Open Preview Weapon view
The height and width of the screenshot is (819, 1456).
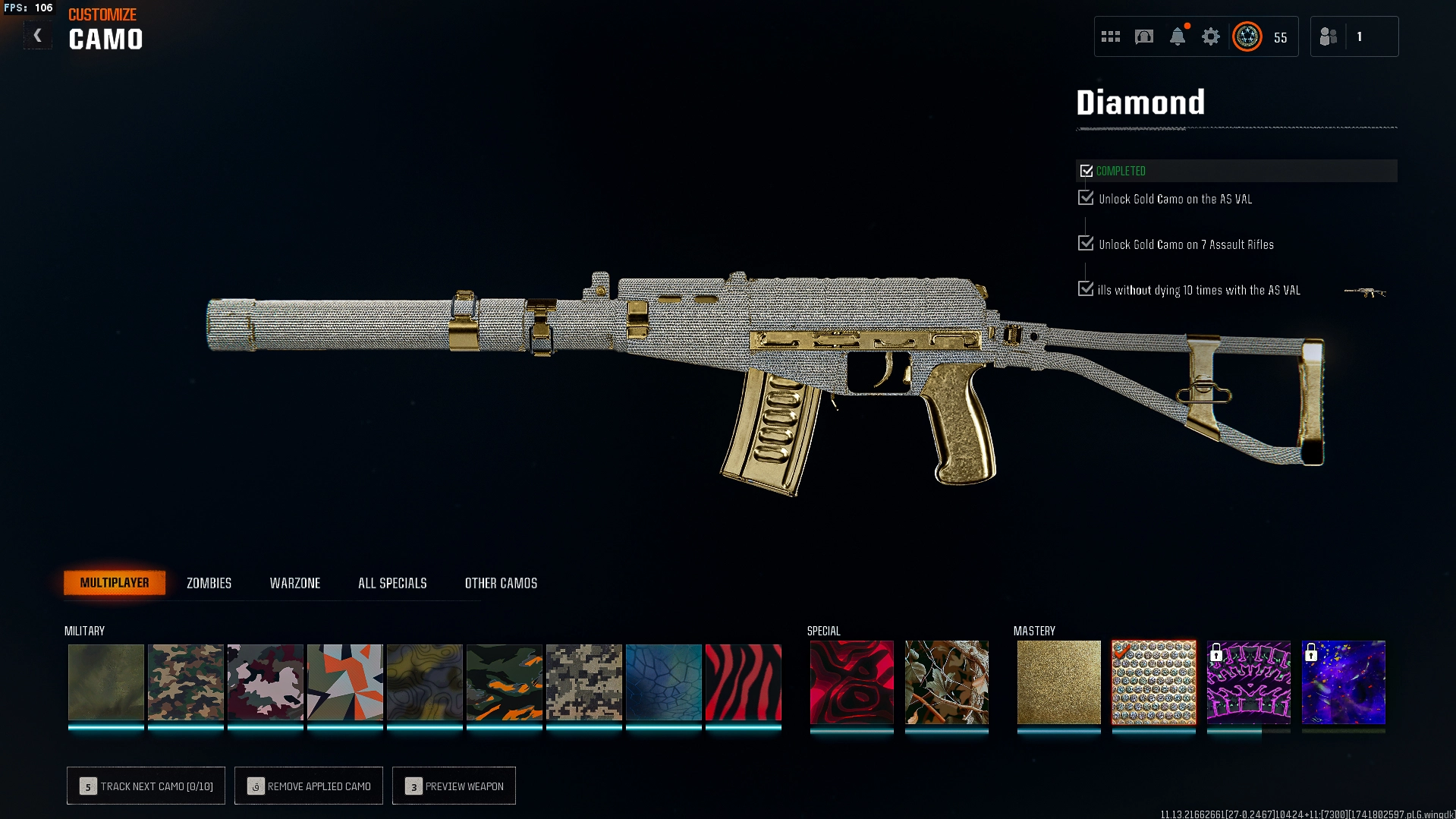[454, 786]
